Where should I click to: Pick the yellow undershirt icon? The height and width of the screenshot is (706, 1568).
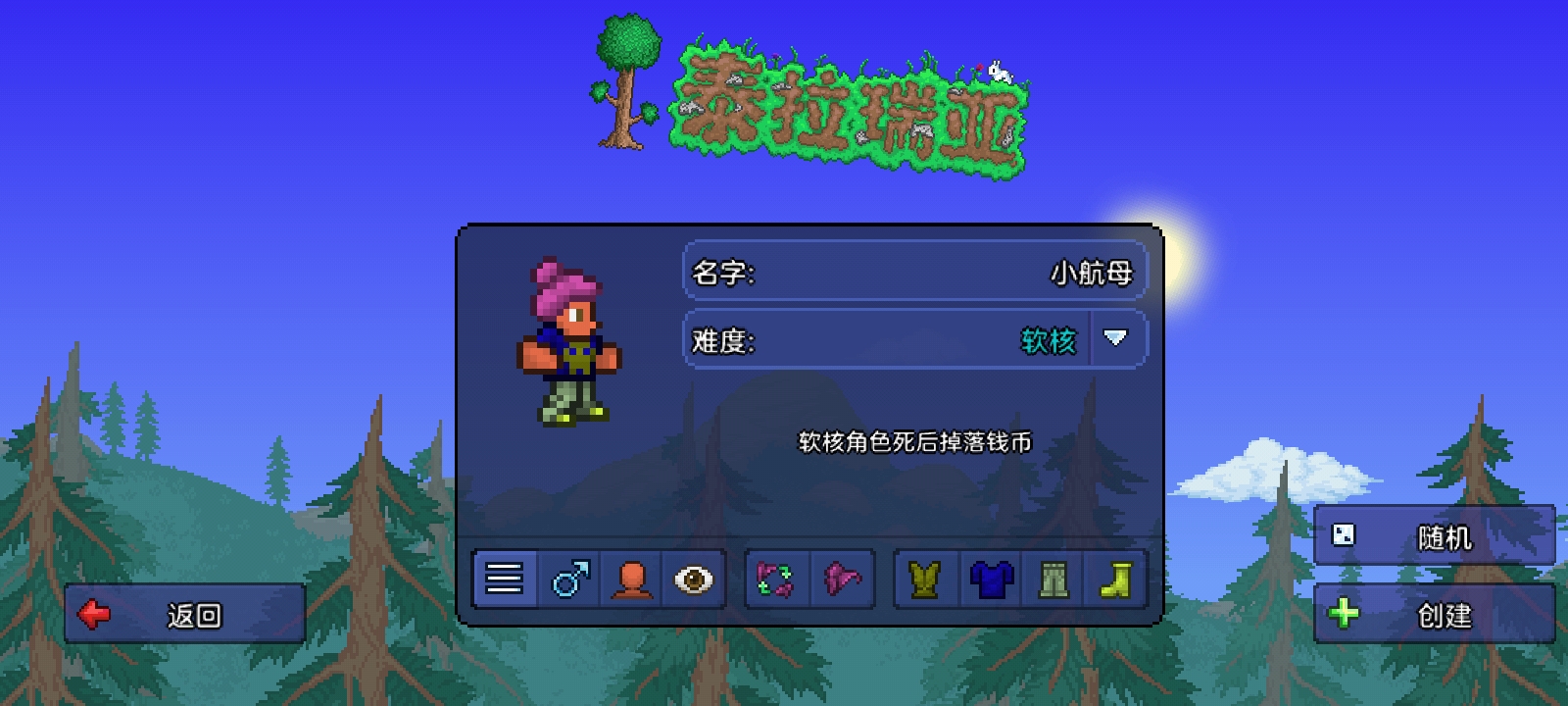922,579
